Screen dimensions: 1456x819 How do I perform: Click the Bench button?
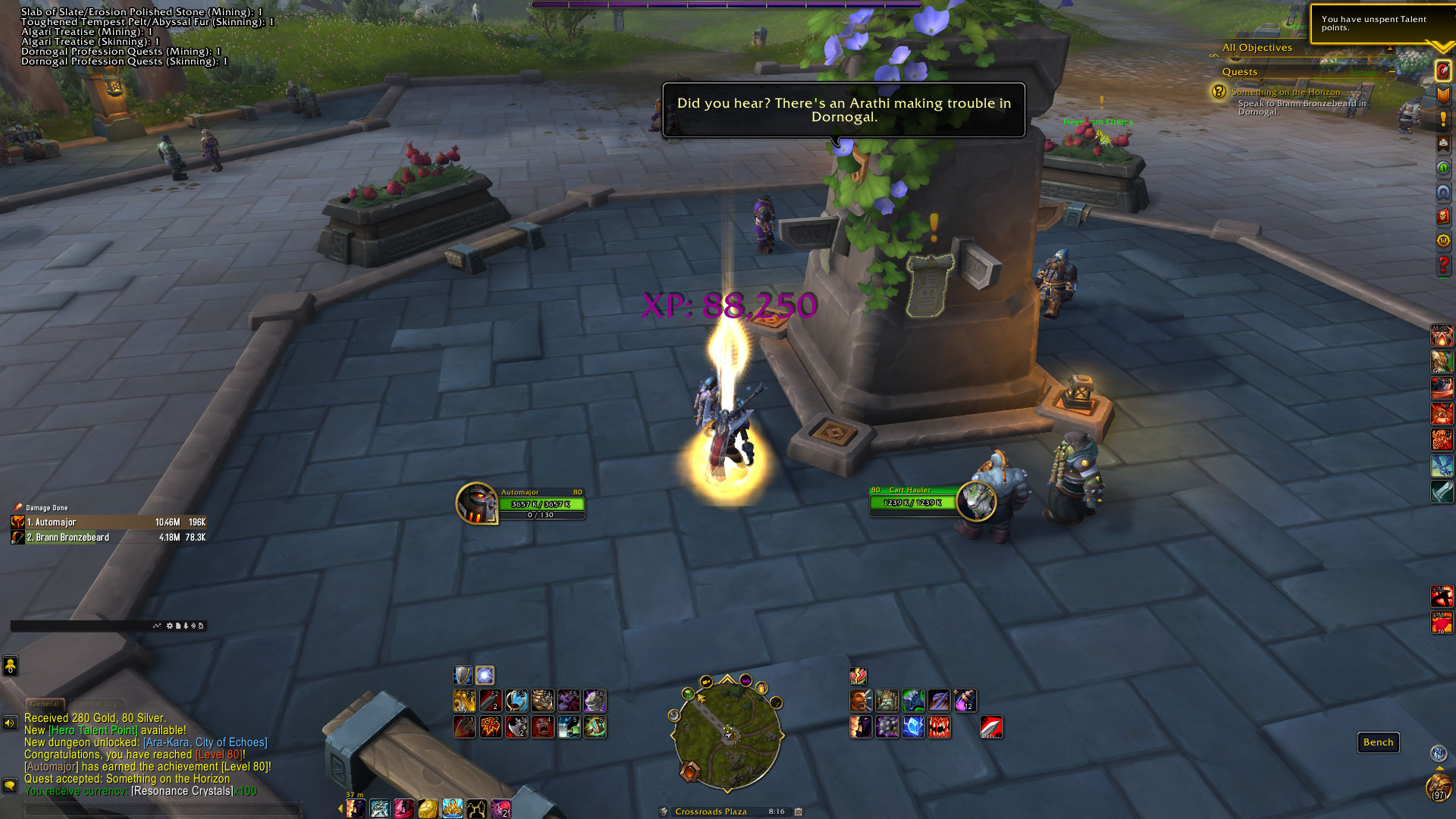pyautogui.click(x=1378, y=742)
